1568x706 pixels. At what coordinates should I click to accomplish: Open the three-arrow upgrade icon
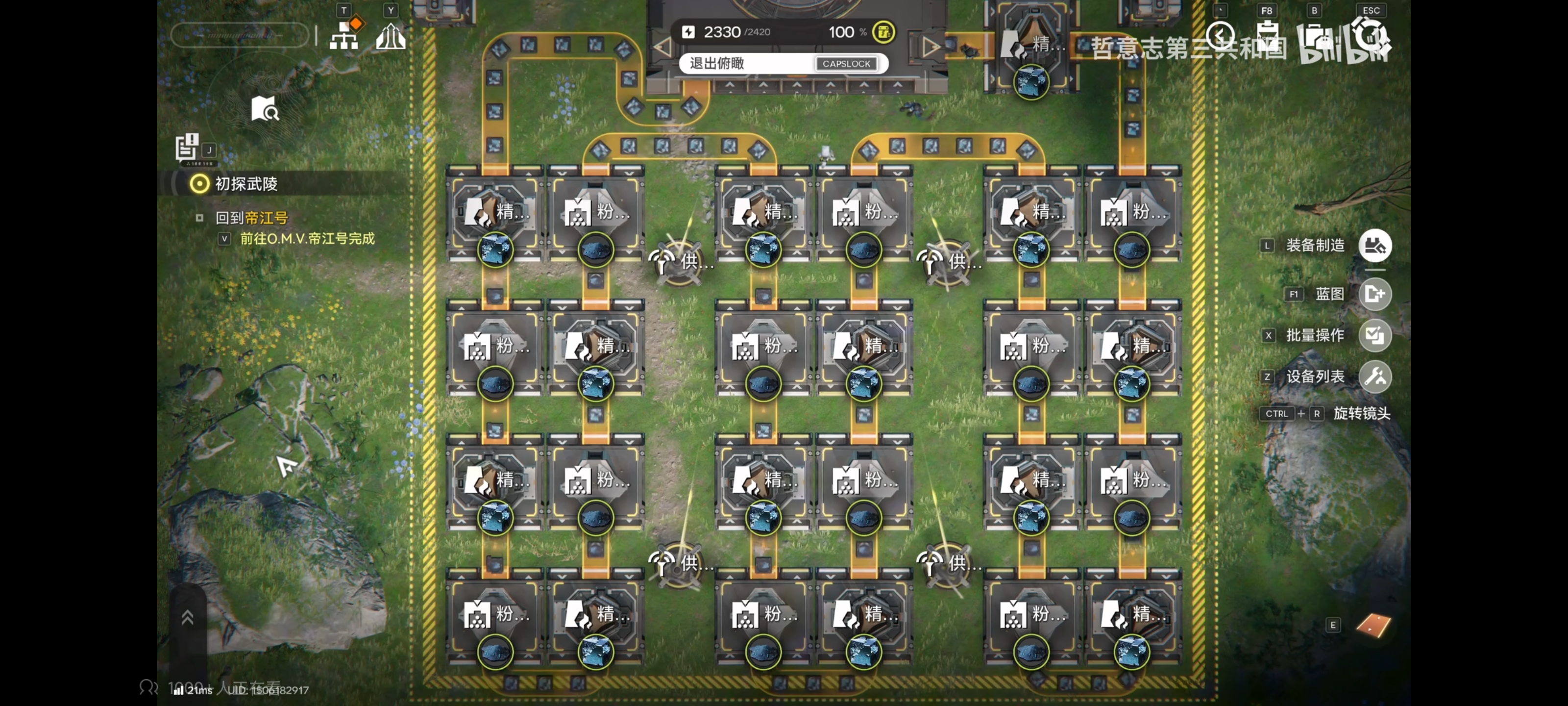pyautogui.click(x=390, y=37)
